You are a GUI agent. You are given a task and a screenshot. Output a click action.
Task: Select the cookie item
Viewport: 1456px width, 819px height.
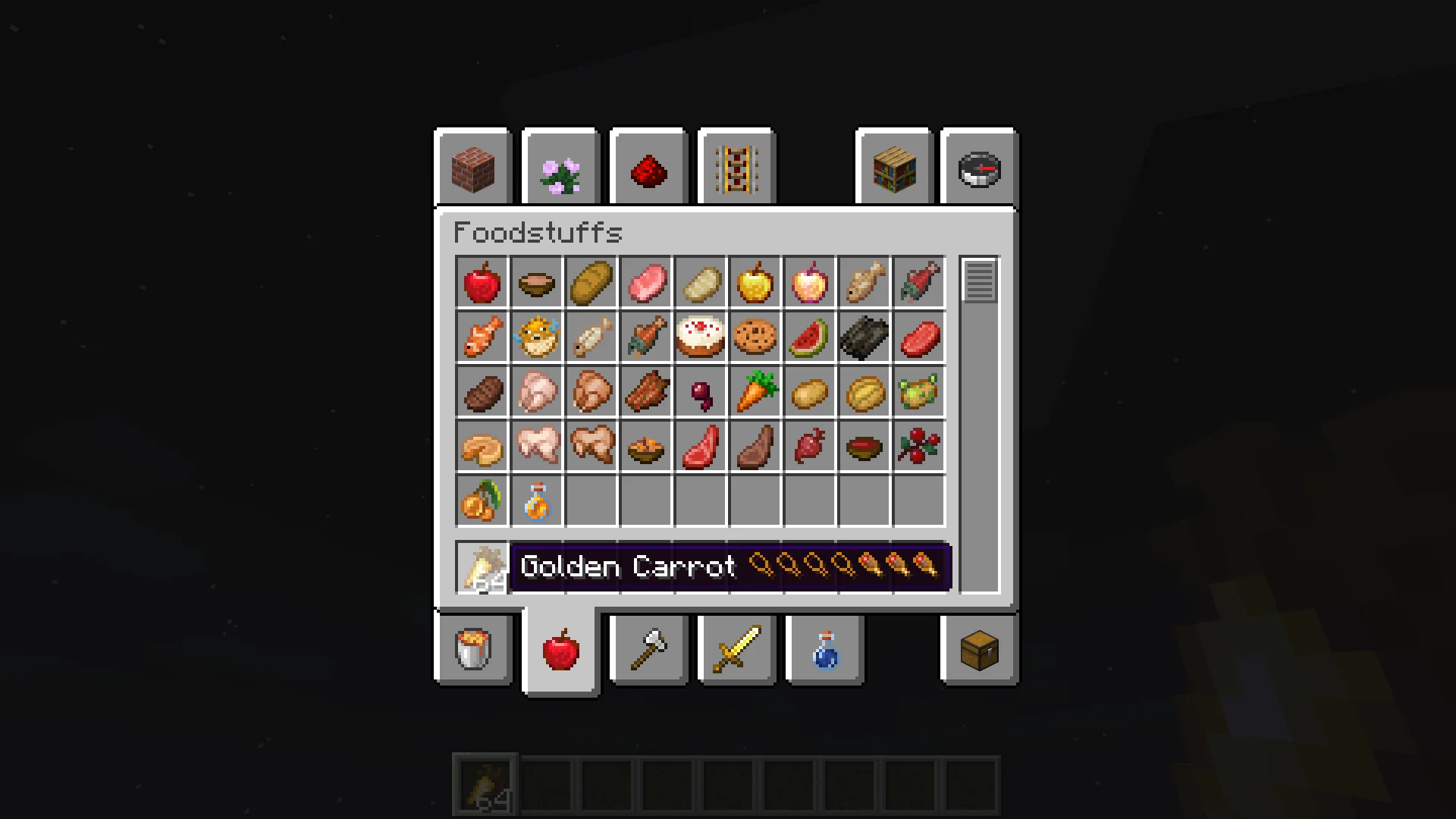755,337
